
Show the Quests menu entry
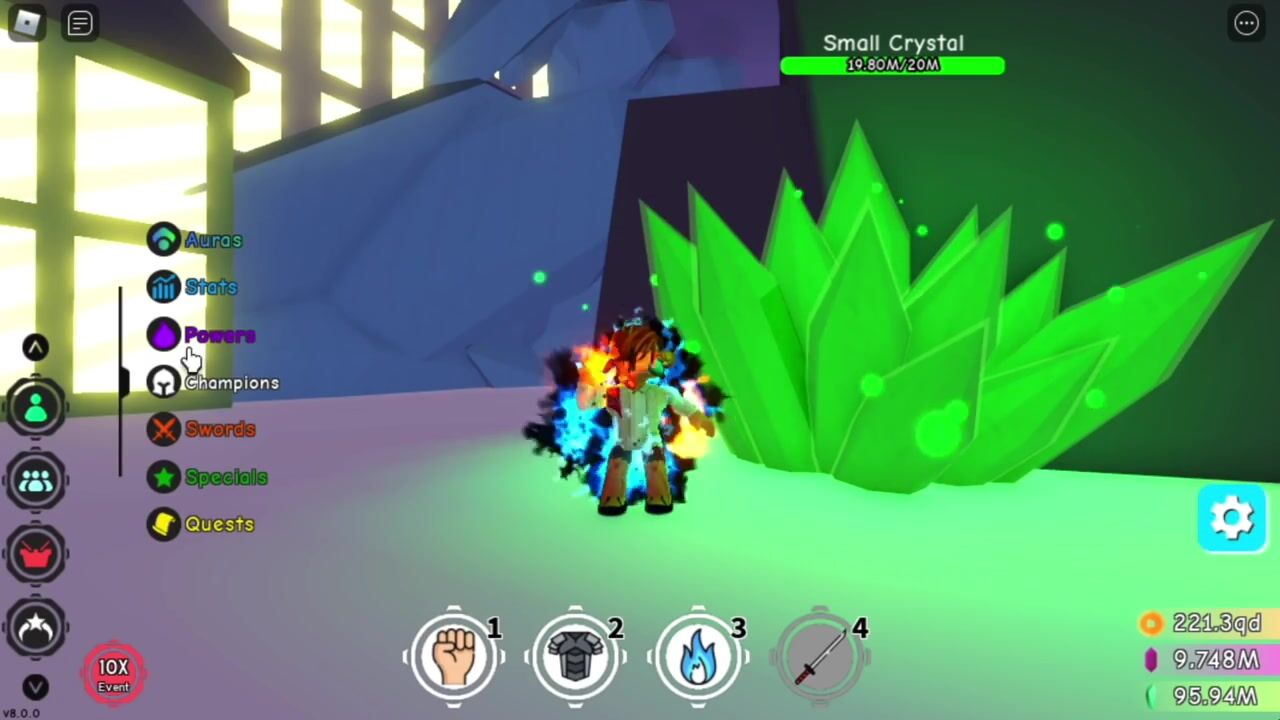202,524
